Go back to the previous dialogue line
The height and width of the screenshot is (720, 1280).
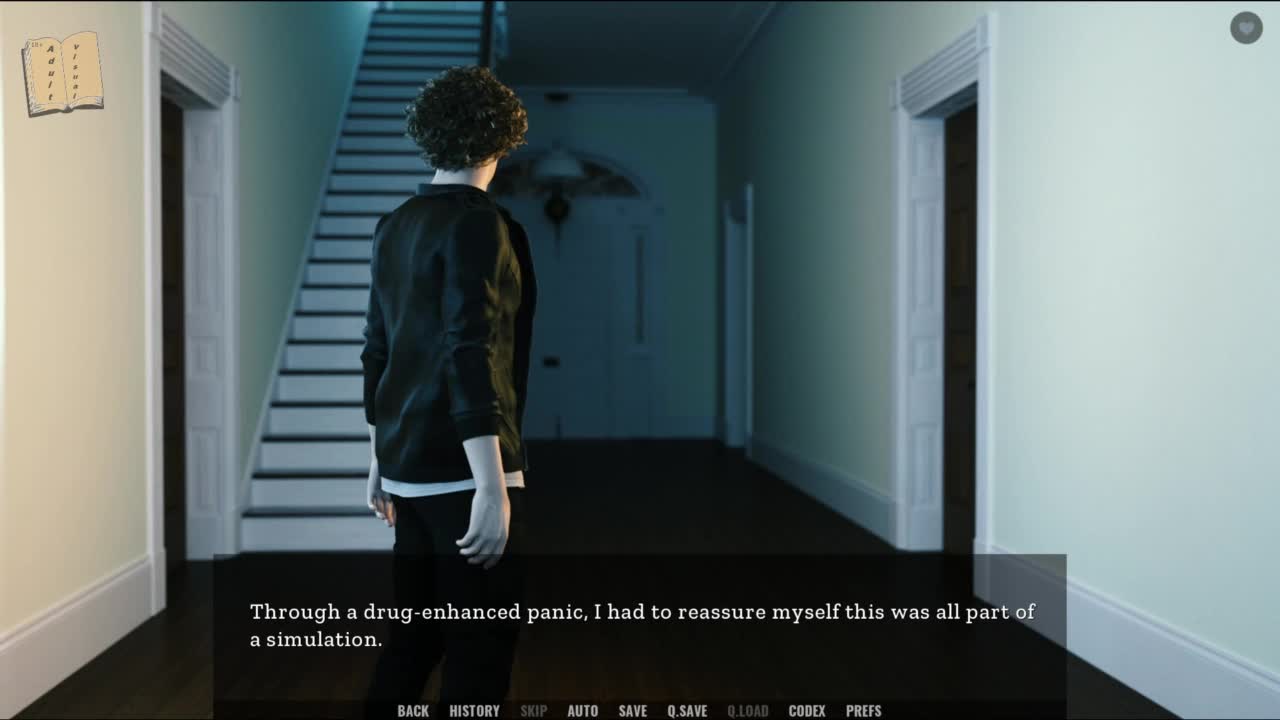tap(413, 711)
